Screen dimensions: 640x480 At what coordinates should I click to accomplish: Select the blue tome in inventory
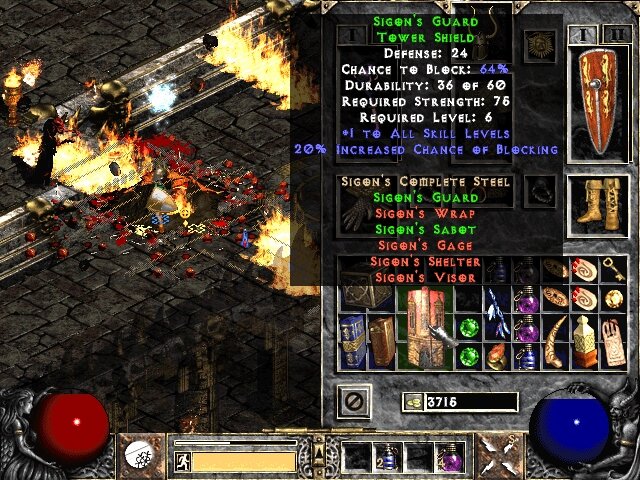pyautogui.click(x=353, y=340)
